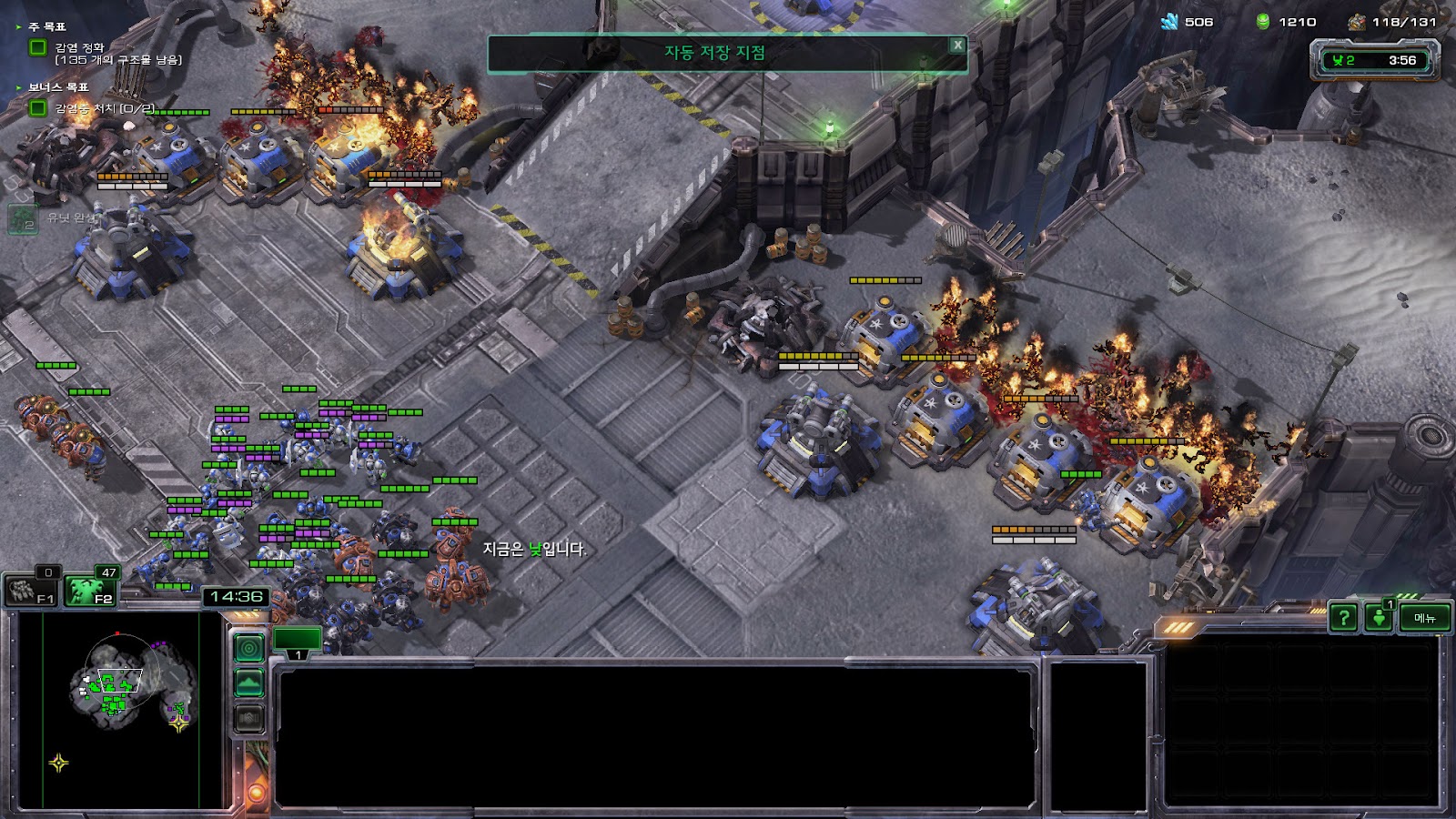Toggle the minimap terrain view button
The image size is (1456, 819).
(x=249, y=682)
